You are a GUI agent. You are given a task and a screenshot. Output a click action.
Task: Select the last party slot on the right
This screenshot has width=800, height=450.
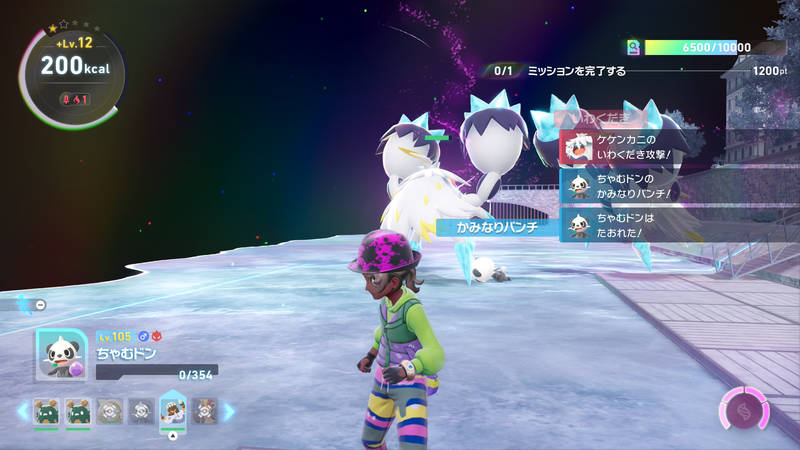[205, 410]
